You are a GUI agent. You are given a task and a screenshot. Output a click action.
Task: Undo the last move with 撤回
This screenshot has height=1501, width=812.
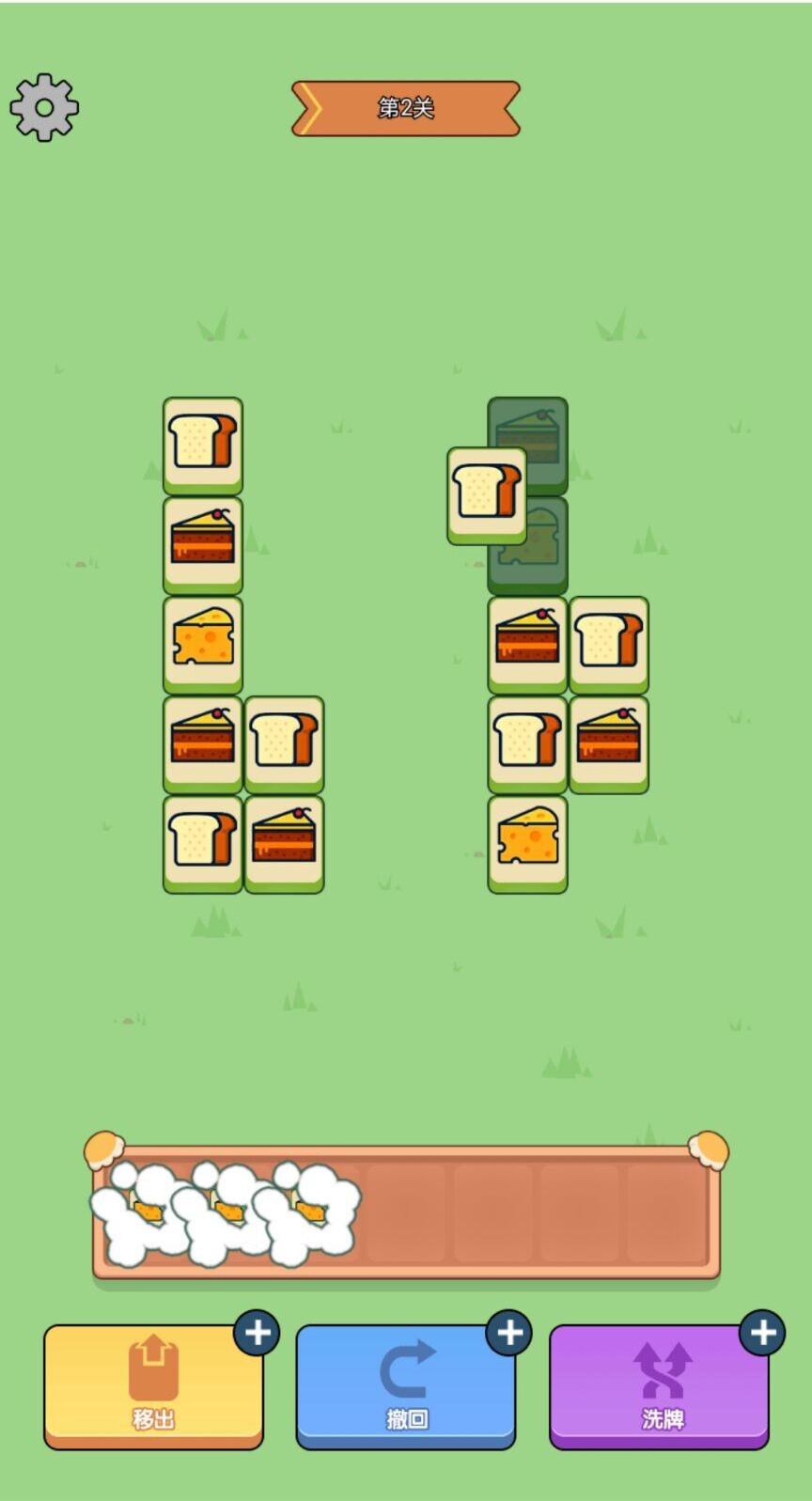(406, 1384)
